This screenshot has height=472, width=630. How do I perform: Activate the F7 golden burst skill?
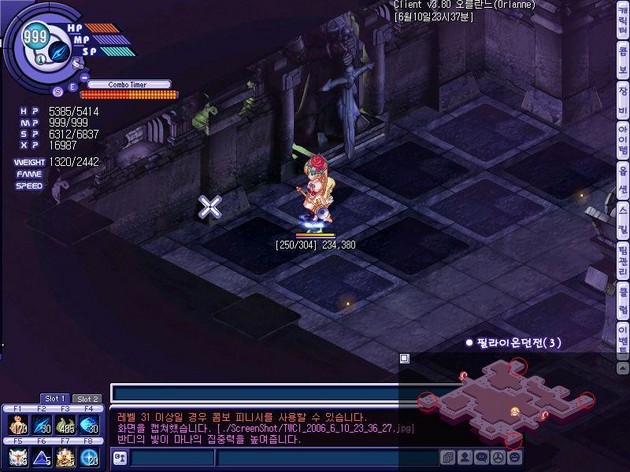(66, 457)
